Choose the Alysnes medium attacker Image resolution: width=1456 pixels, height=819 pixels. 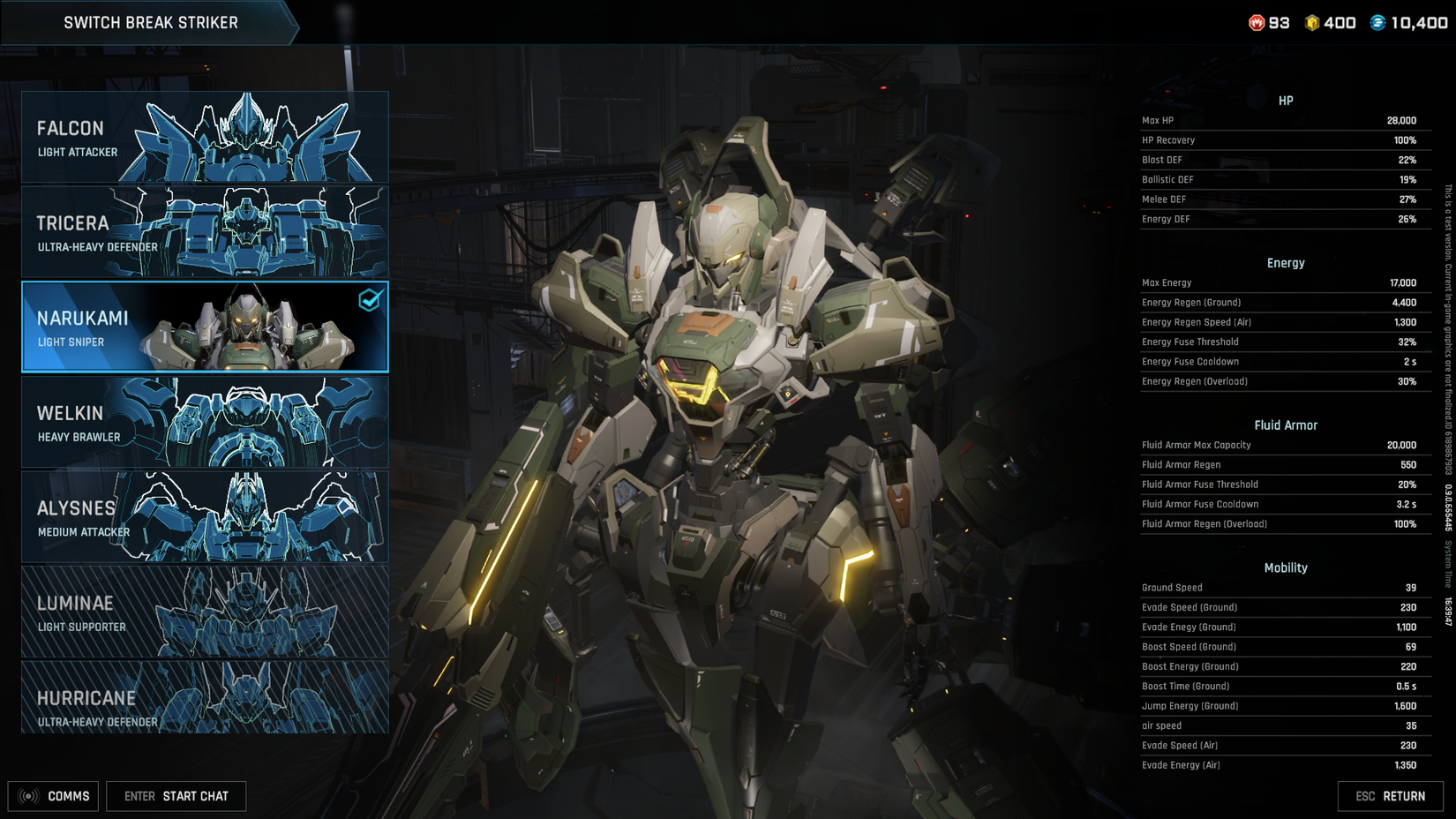click(205, 517)
